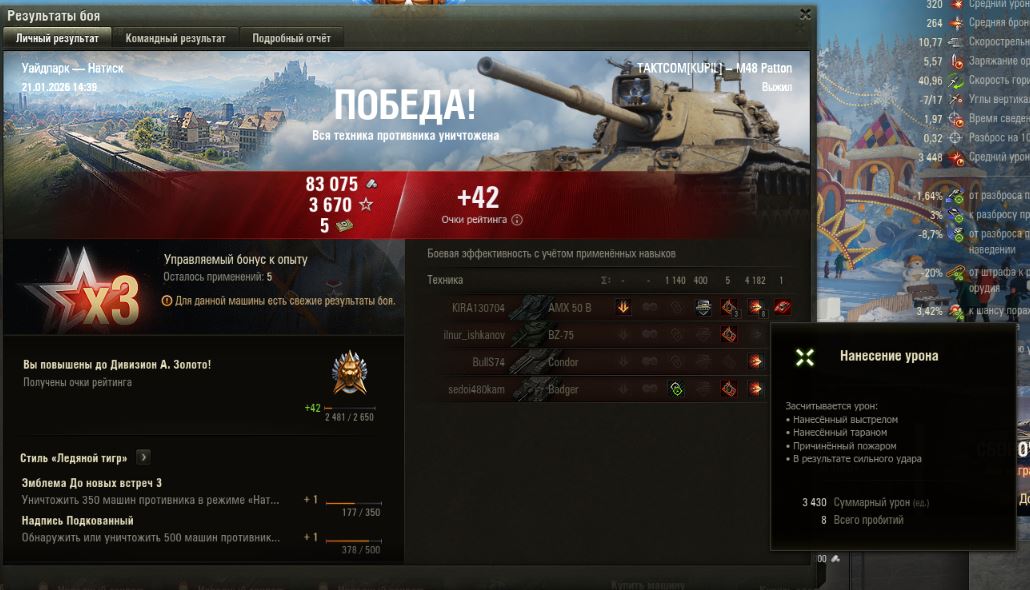The height and width of the screenshot is (590, 1030).
Task: Open the Эмблема До новых встреч 3 progress
Action: click(150, 491)
